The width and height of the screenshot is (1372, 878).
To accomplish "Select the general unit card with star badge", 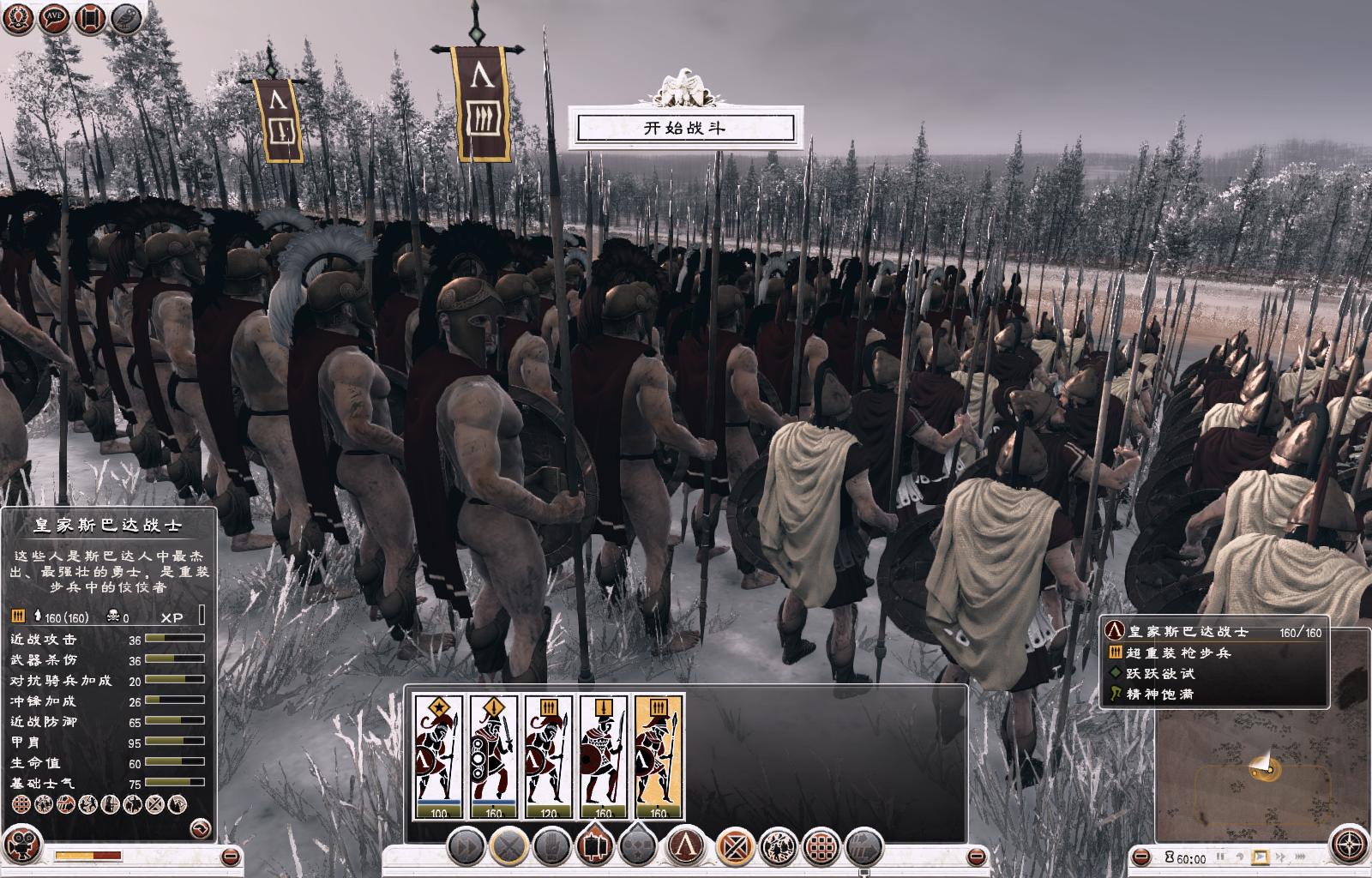I will tap(438, 756).
